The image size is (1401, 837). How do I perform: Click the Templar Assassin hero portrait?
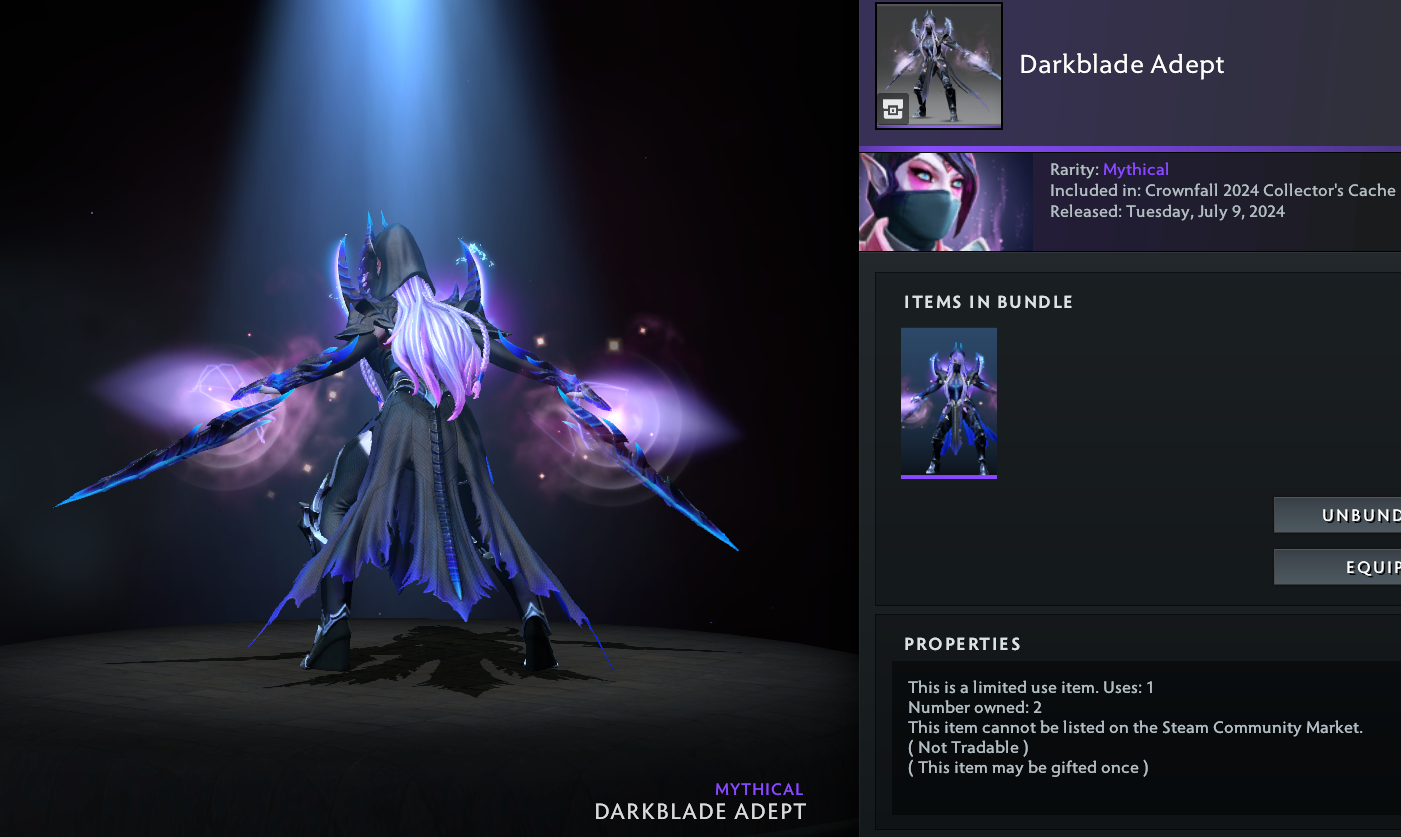coord(945,201)
